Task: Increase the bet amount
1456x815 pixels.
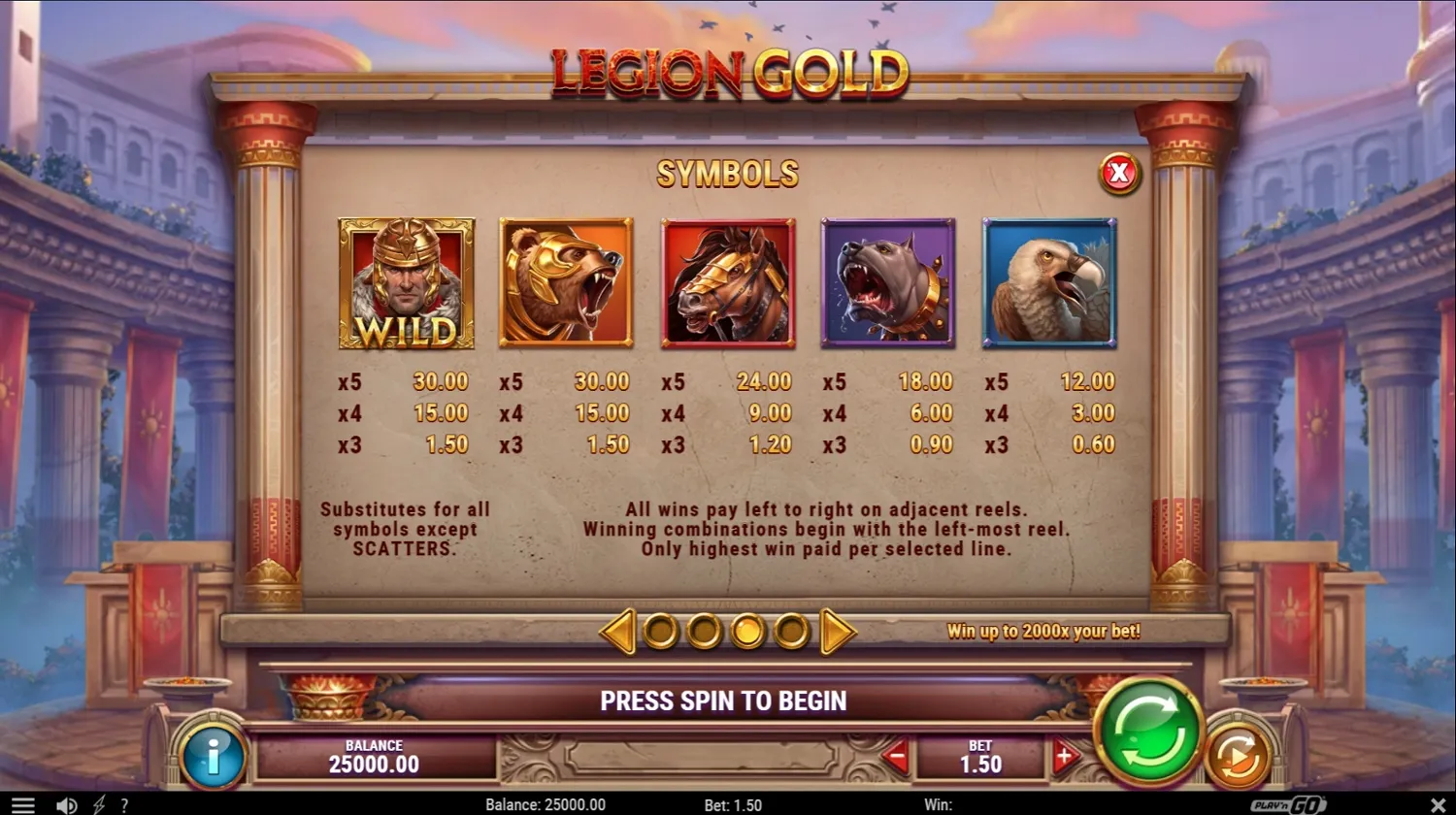Action: click(x=1065, y=758)
